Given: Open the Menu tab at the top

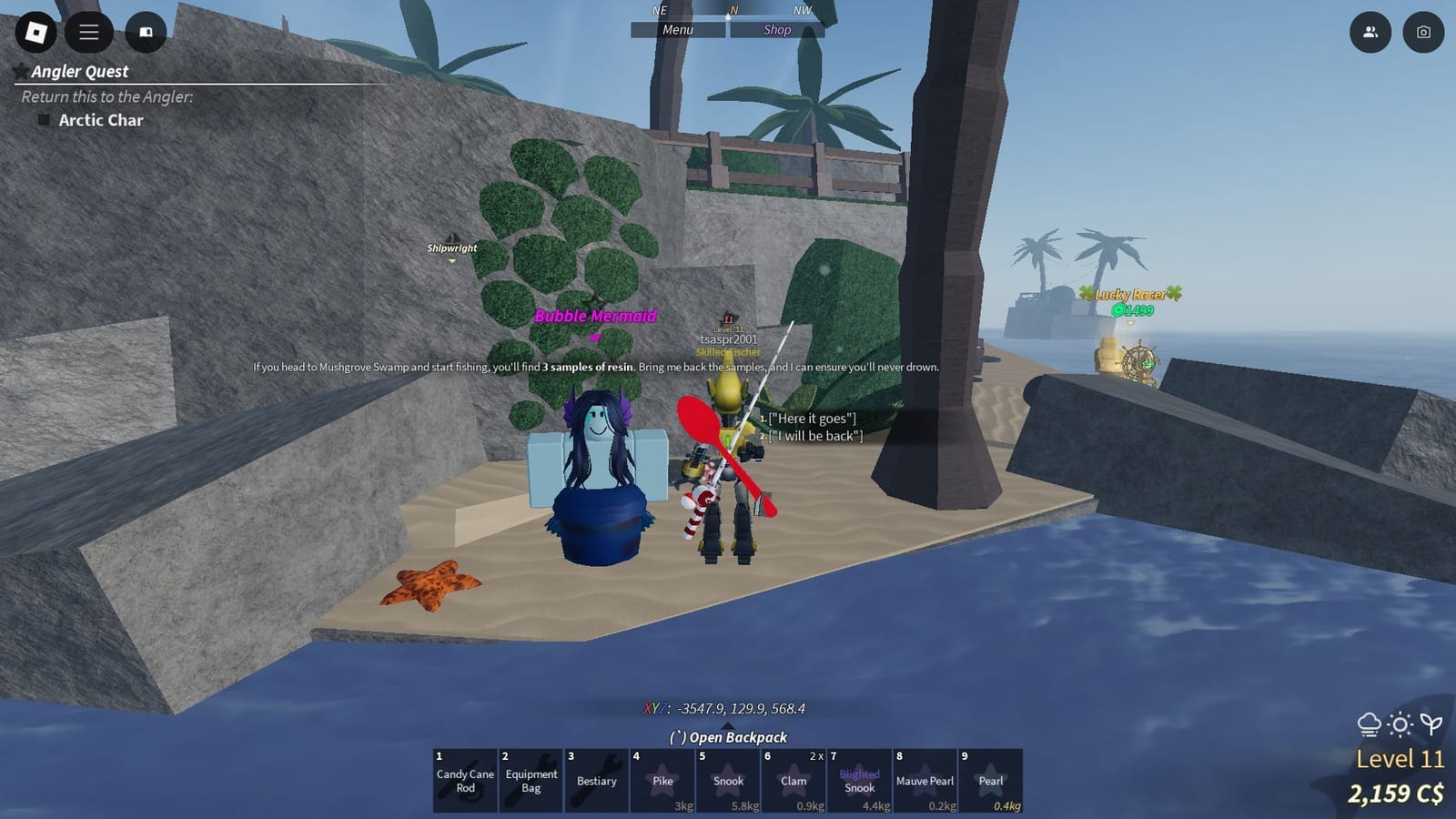Looking at the screenshot, I should pyautogui.click(x=681, y=29).
